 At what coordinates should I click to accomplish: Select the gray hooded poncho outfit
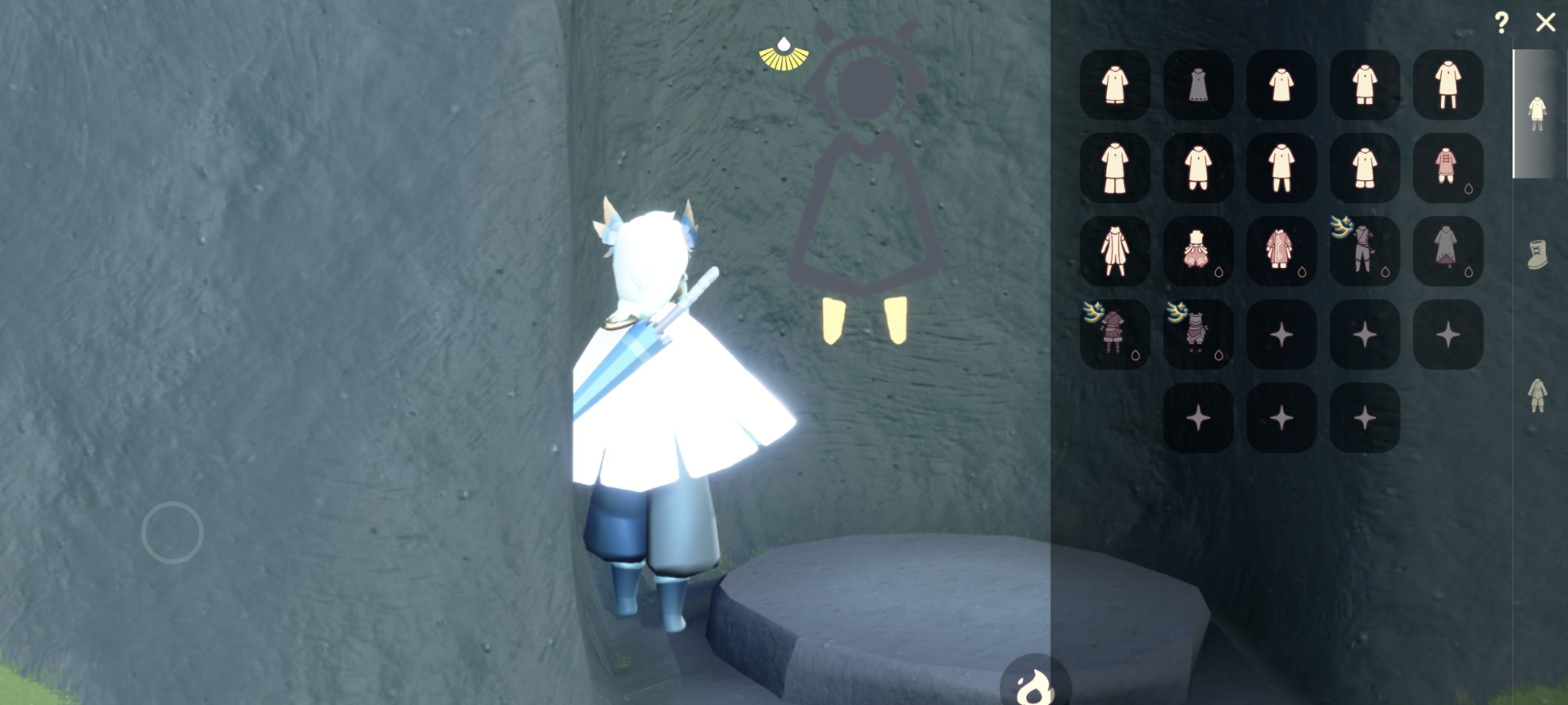click(1448, 251)
